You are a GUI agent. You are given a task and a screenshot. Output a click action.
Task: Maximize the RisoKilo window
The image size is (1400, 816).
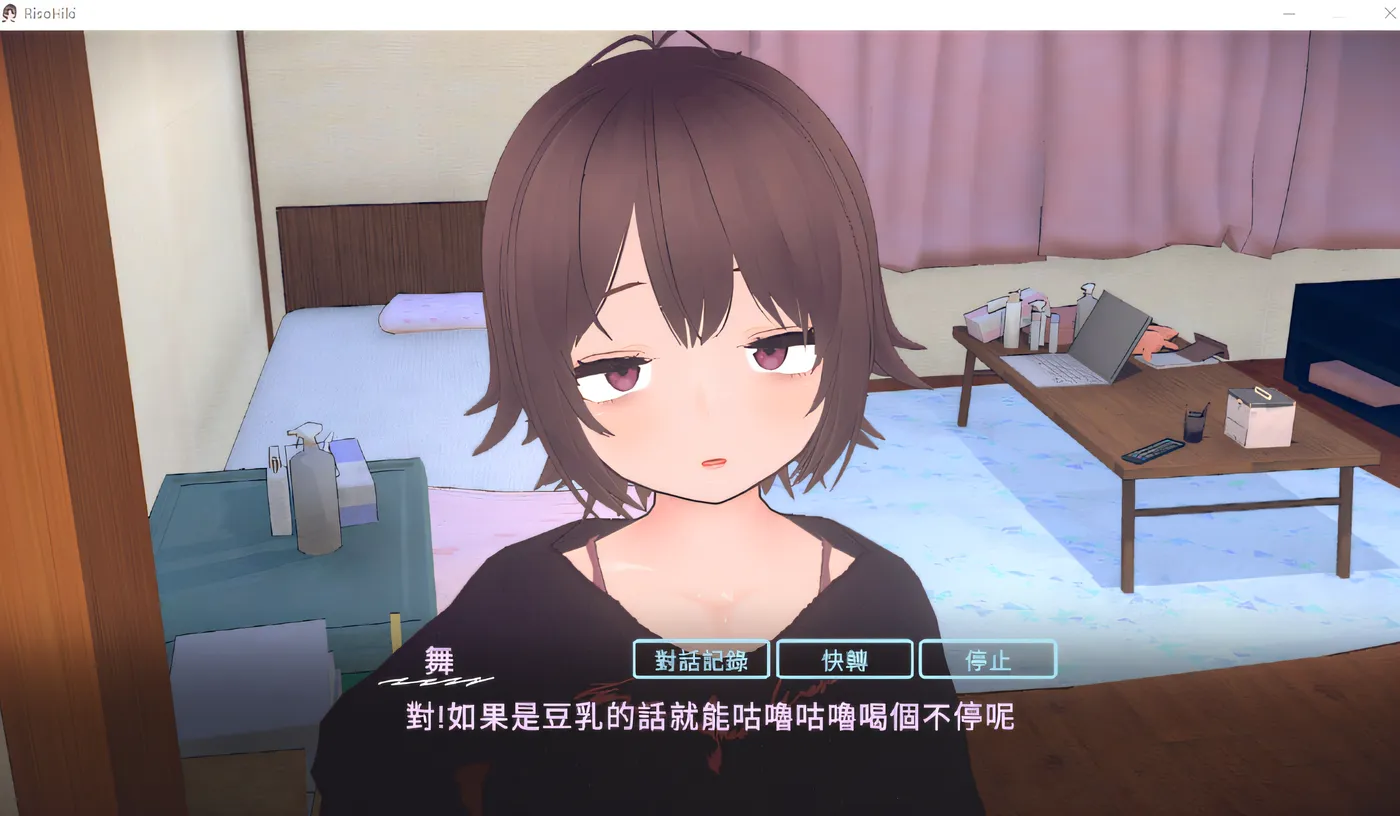[1339, 14]
